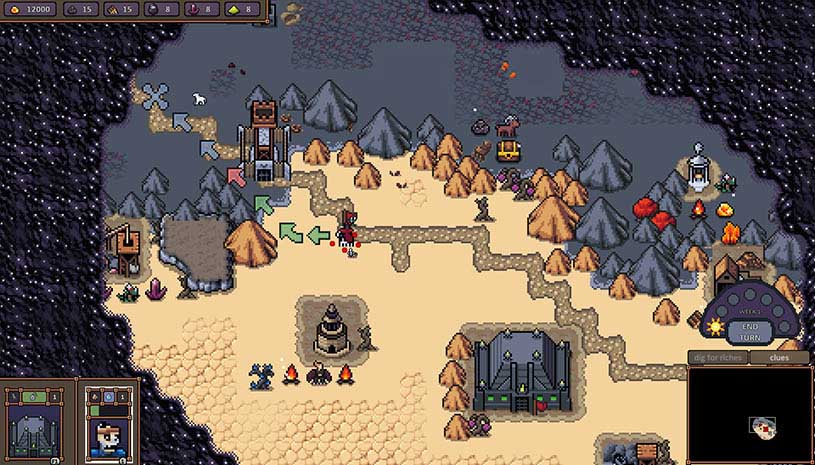815x465 pixels.
Task: Select the 'dig for riches' button
Action: click(x=717, y=357)
